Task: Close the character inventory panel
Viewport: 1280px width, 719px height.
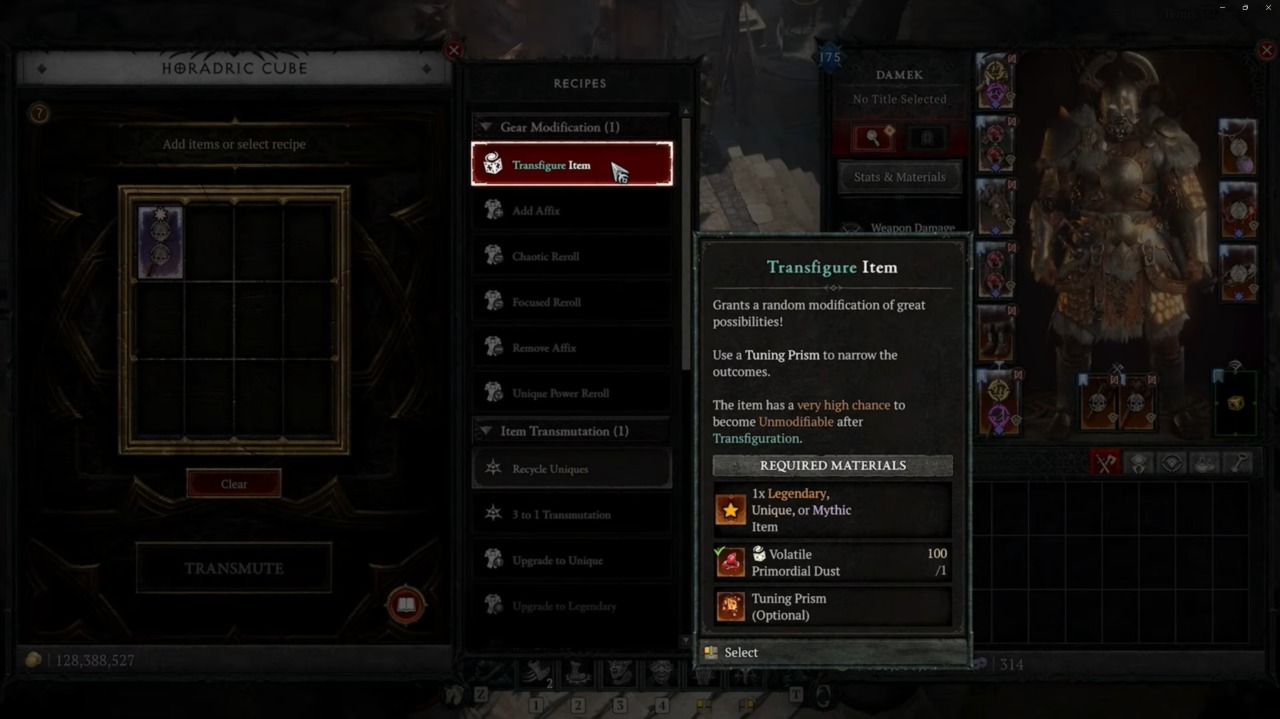Action: [1267, 50]
